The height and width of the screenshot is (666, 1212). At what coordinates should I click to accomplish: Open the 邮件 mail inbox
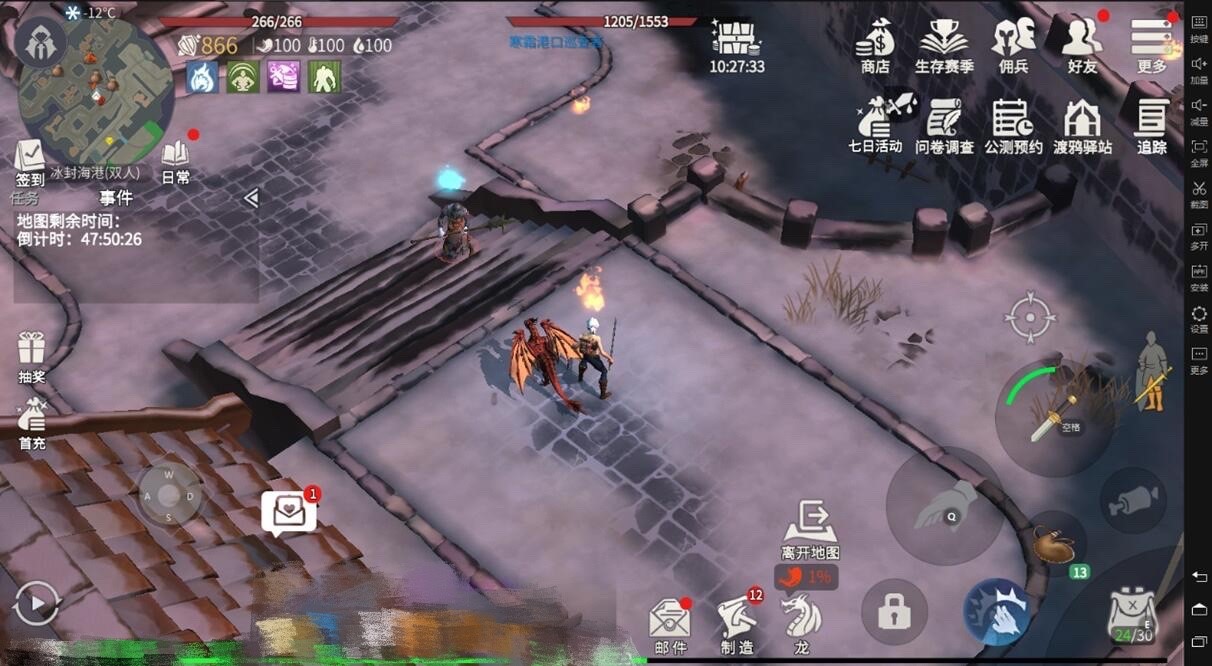point(670,626)
